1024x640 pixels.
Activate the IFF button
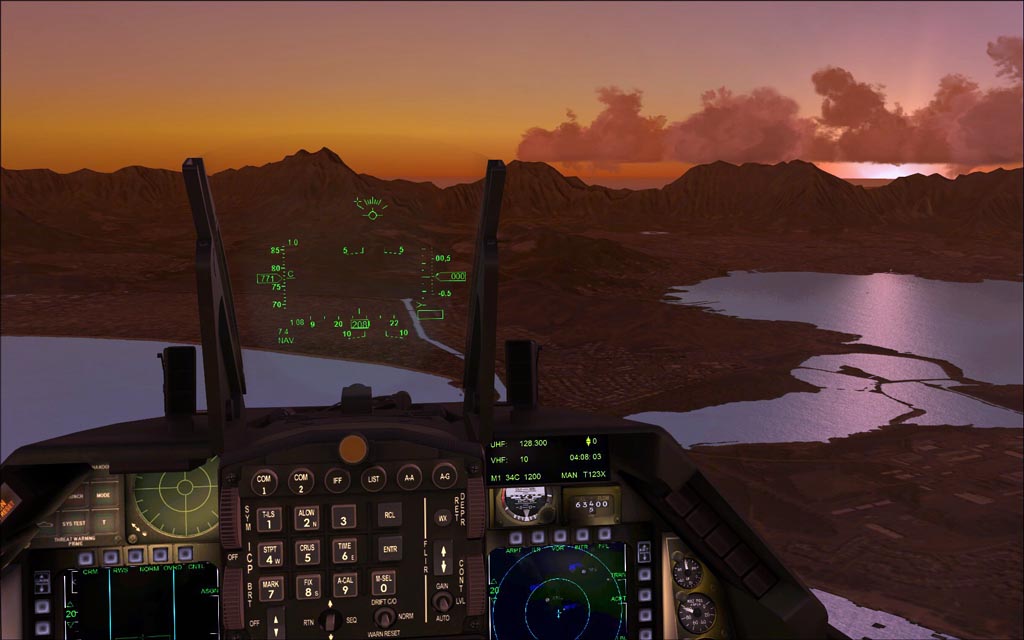338,480
